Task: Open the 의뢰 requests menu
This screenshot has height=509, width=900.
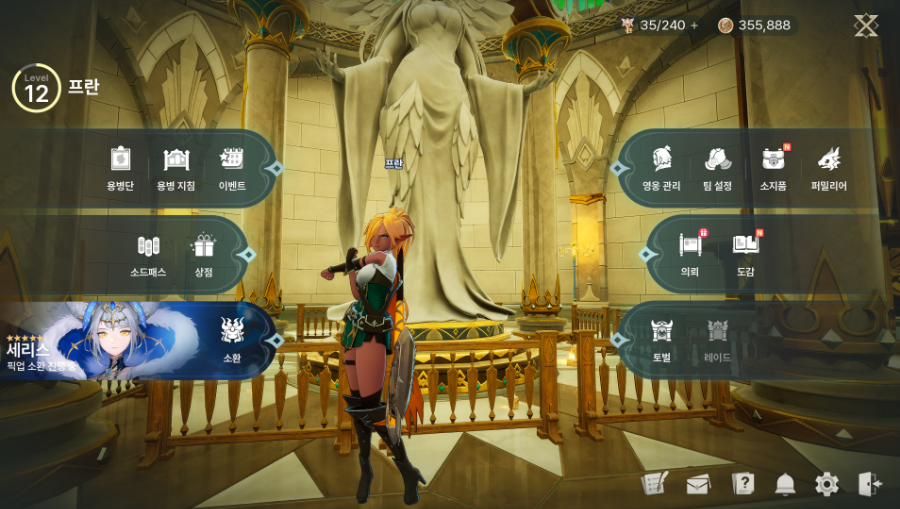Action: (x=690, y=253)
